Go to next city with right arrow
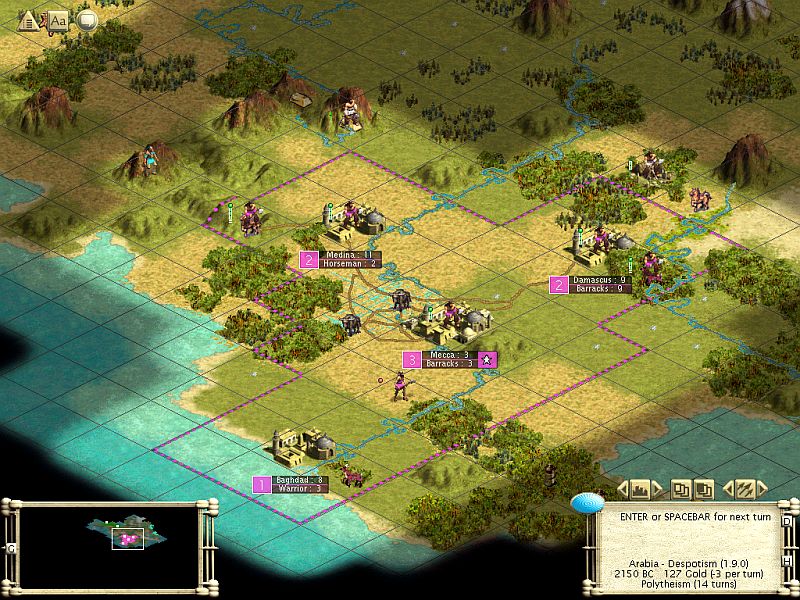This screenshot has width=800, height=600. click(658, 489)
